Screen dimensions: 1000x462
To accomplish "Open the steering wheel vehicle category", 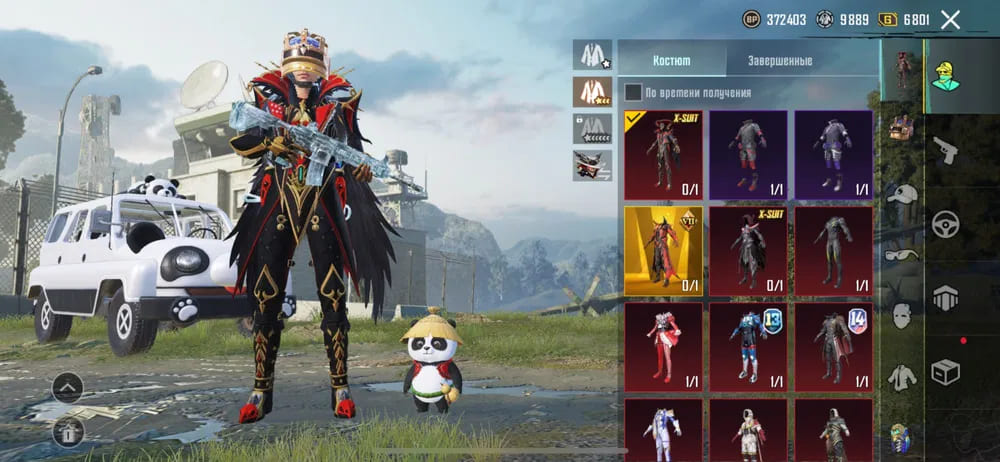I will pyautogui.click(x=945, y=224).
